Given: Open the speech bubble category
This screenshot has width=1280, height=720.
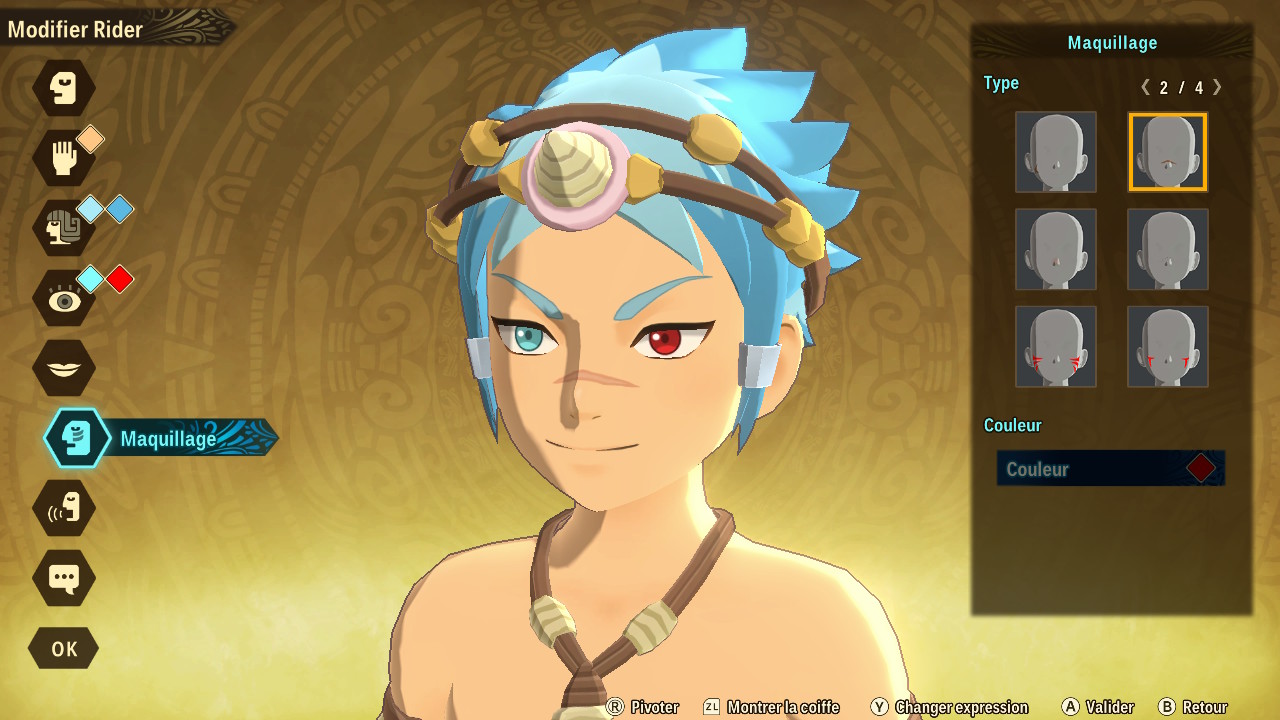Looking at the screenshot, I should 64,578.
